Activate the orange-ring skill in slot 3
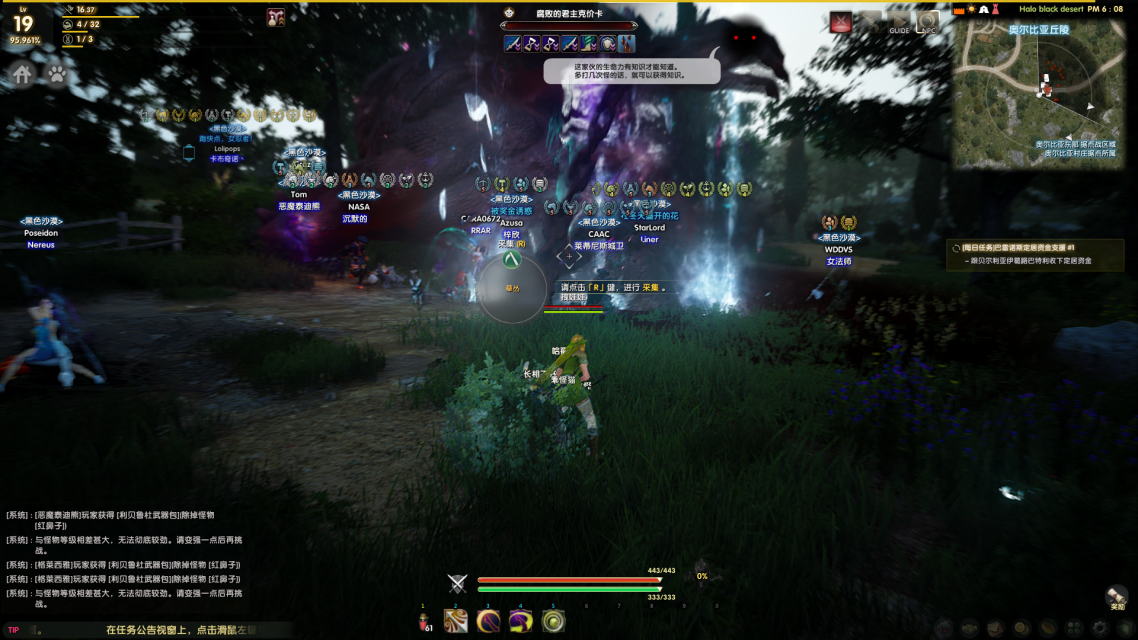The width and height of the screenshot is (1138, 640). [488, 621]
